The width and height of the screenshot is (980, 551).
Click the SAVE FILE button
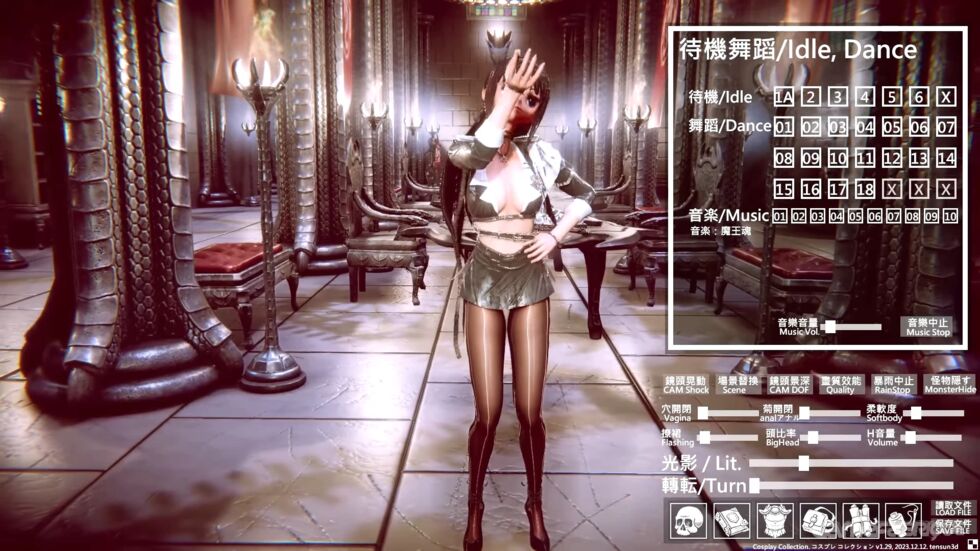click(953, 527)
